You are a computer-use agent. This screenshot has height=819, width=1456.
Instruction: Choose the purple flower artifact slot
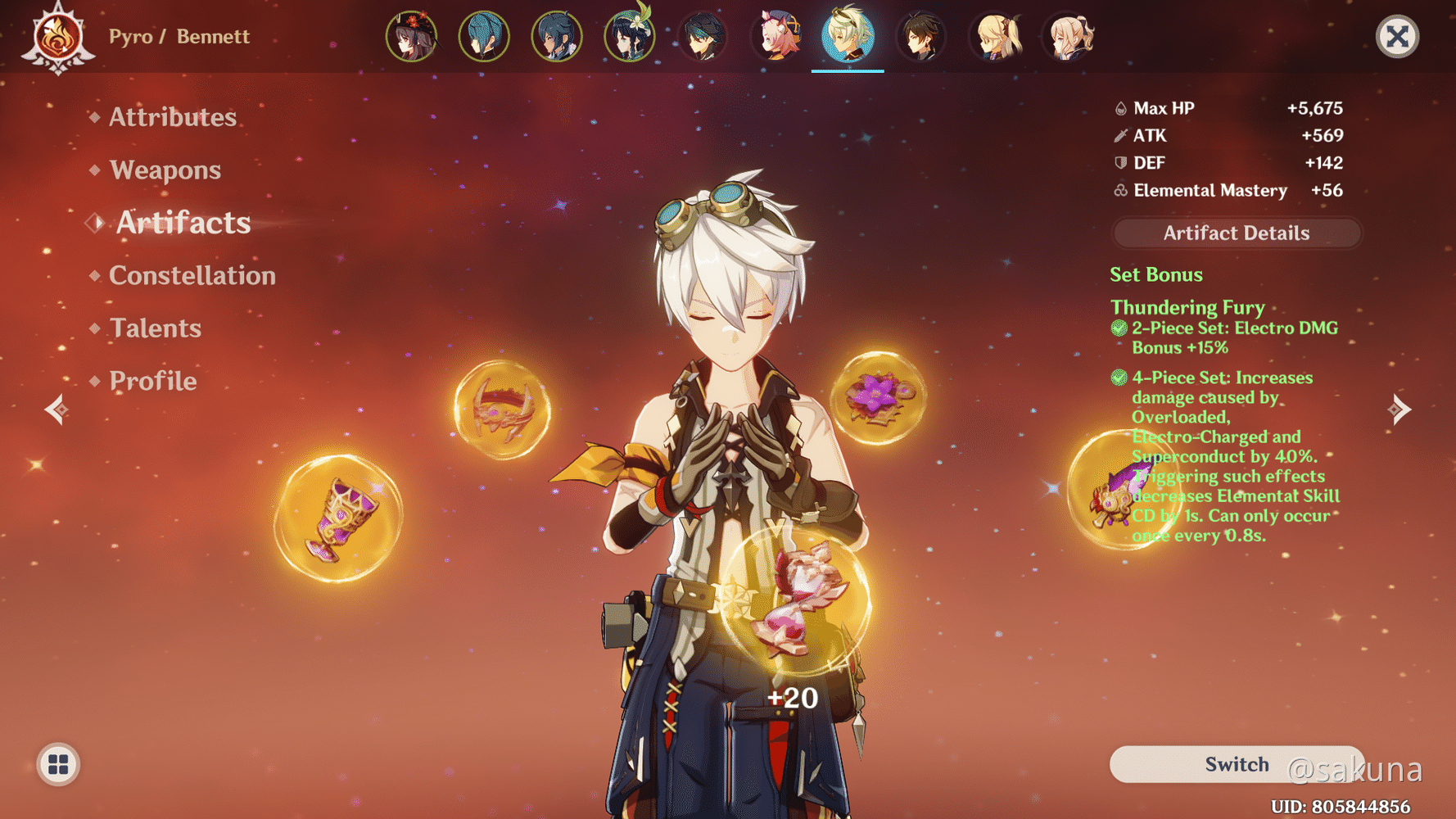click(x=878, y=398)
